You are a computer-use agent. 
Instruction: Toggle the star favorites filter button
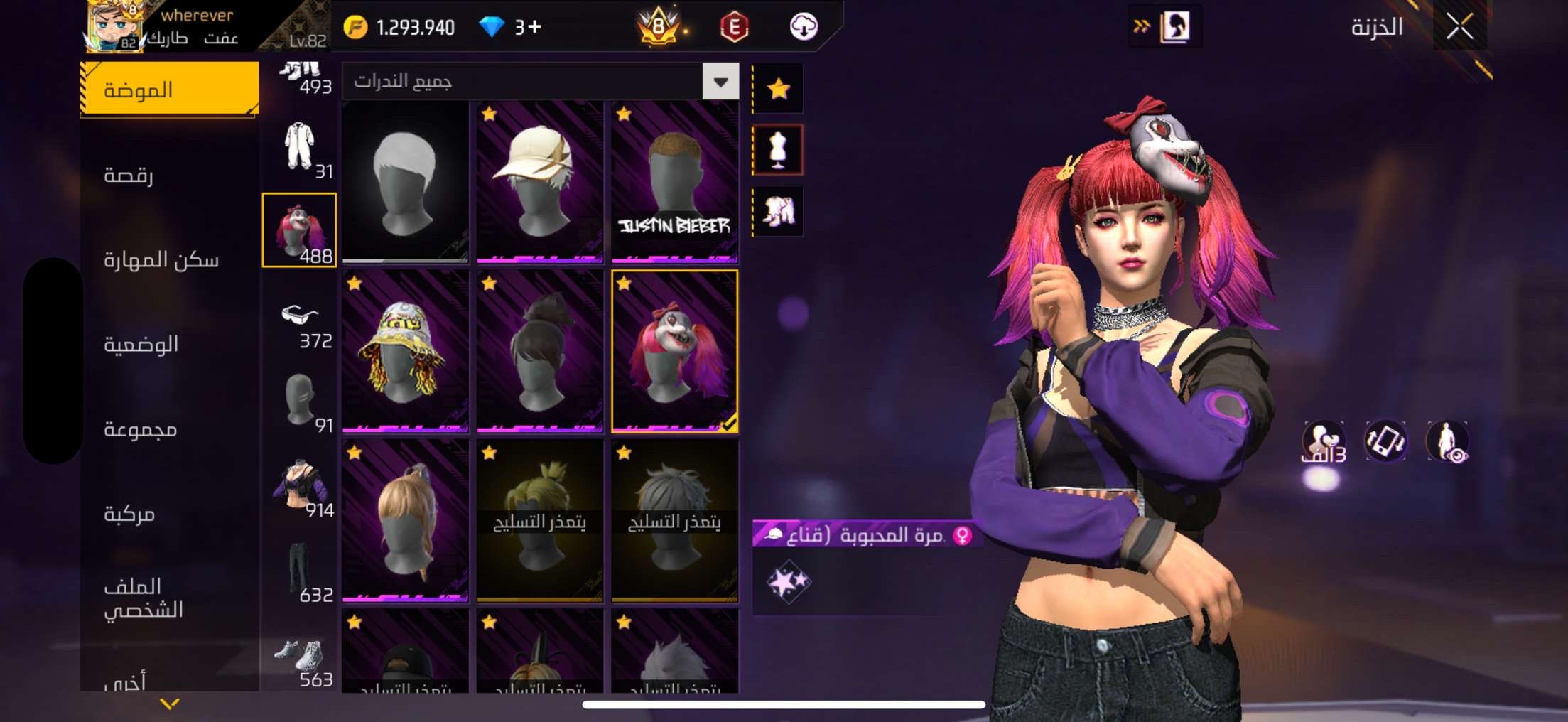tap(778, 89)
